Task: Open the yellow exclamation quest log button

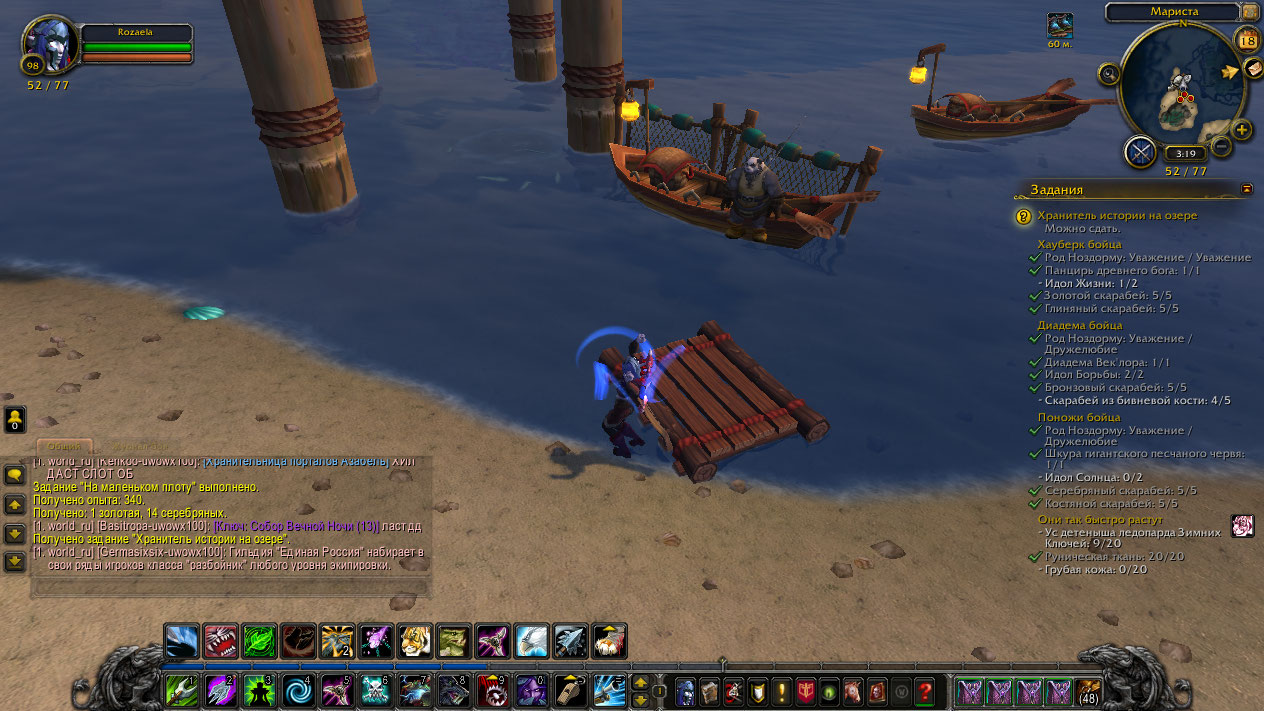Action: 782,691
